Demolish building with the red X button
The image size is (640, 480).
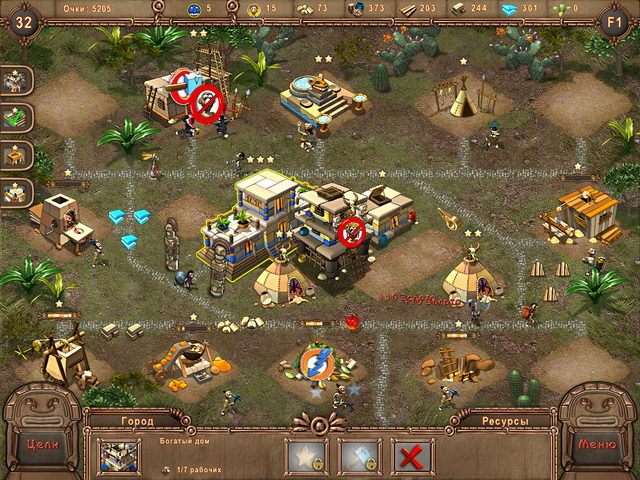click(x=412, y=456)
